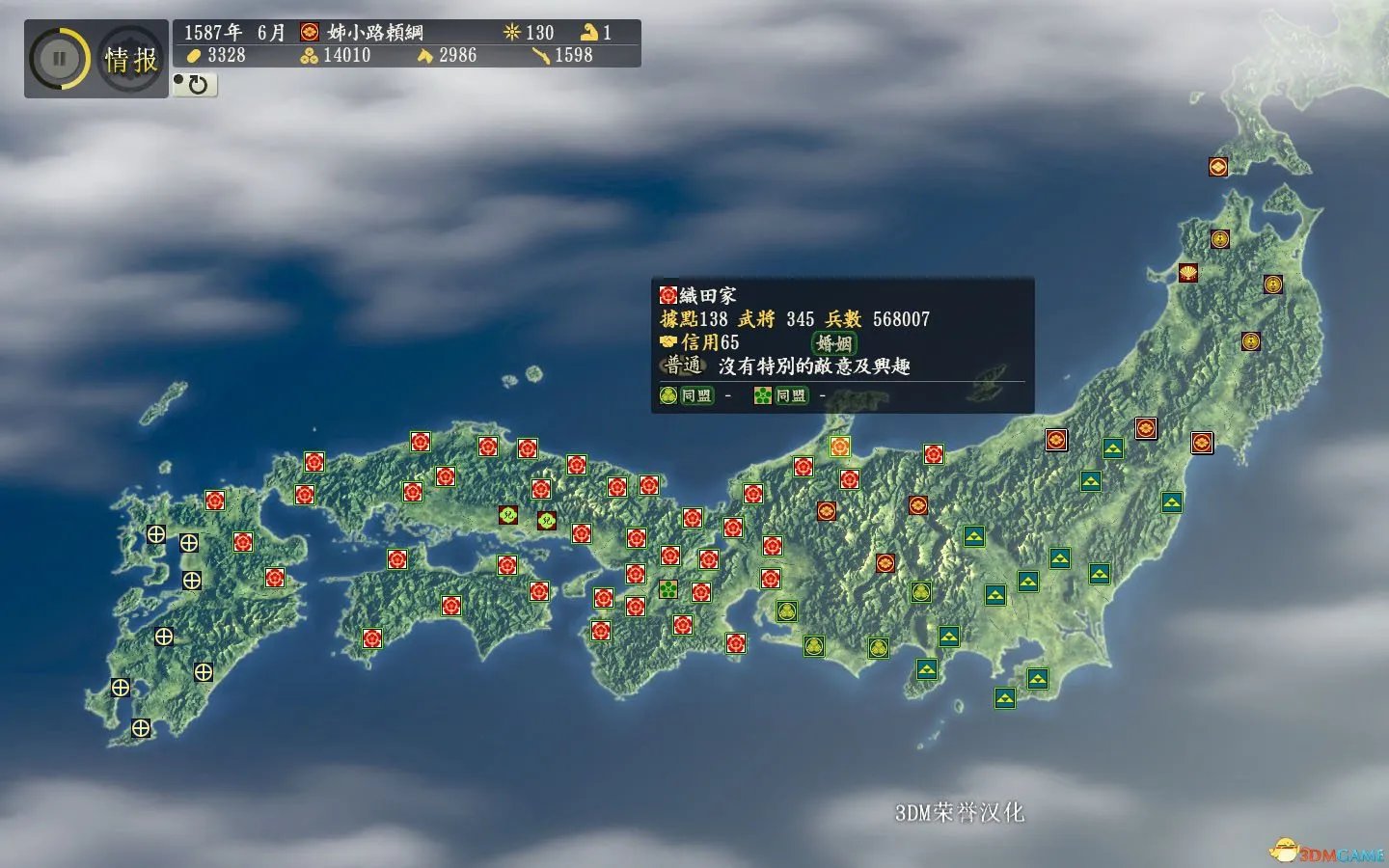The image size is (1389, 868).
Task: Toggle the auto-repeat control below the top bar
Action: click(193, 86)
